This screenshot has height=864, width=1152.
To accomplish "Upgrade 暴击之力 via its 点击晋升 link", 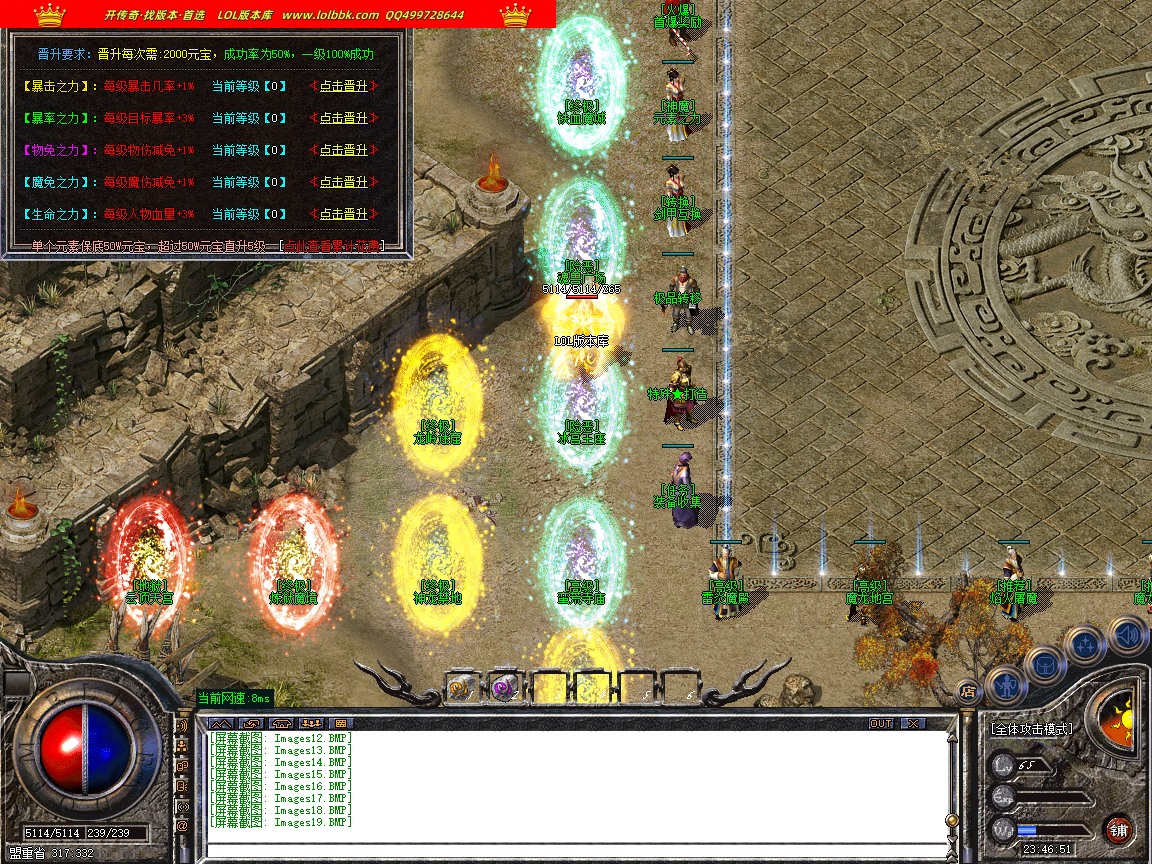I will pyautogui.click(x=344, y=86).
